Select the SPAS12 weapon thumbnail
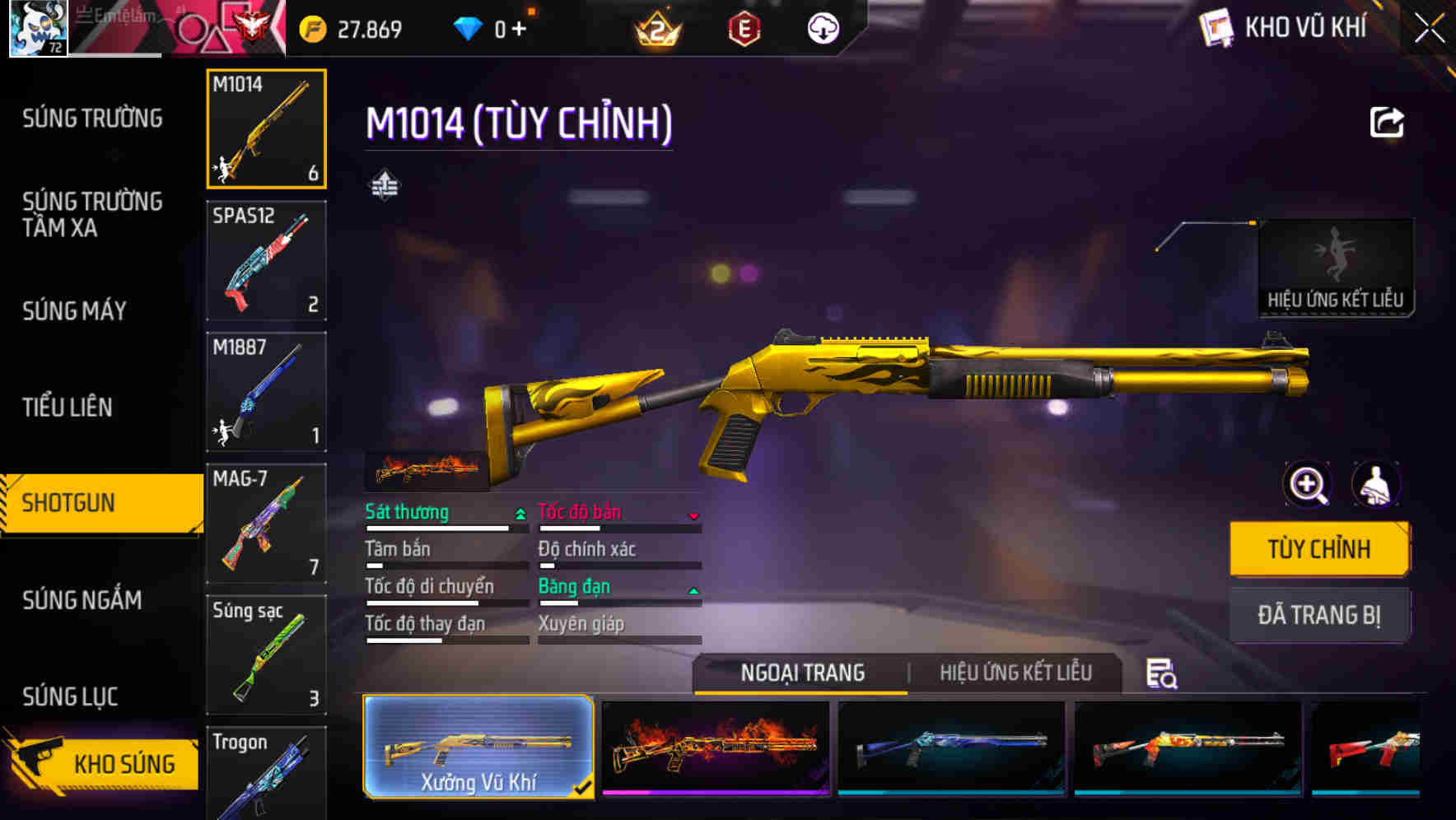Screen dimensions: 1456x820 (x=266, y=260)
